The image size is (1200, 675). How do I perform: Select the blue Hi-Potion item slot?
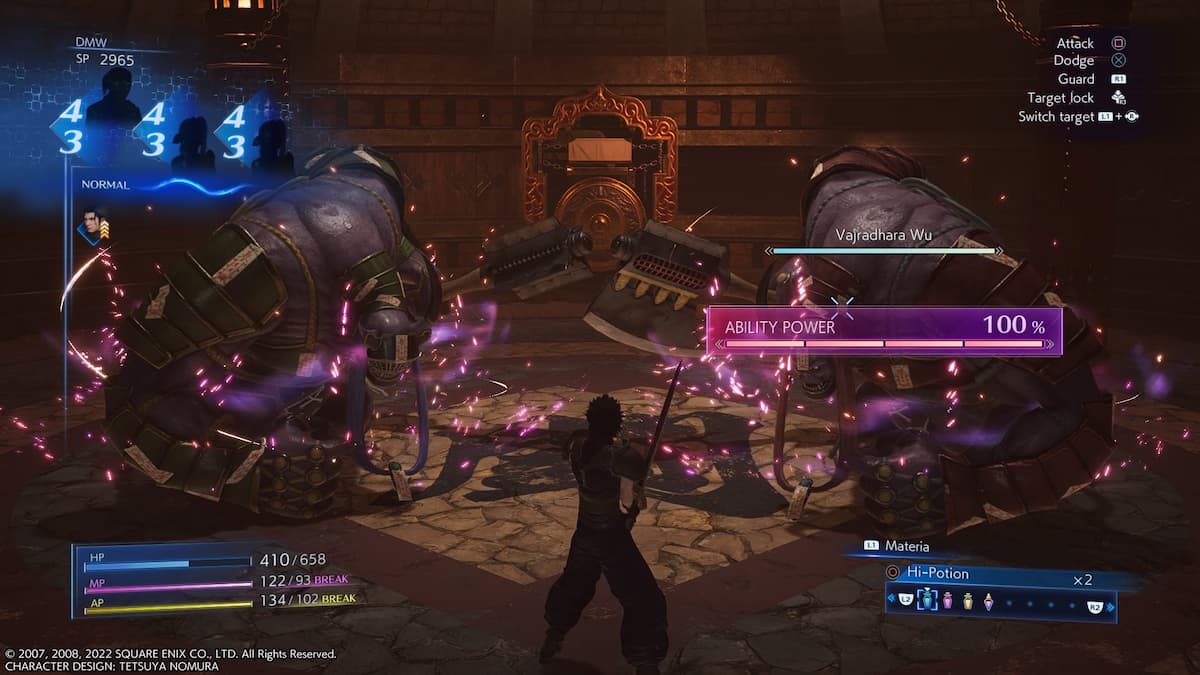(x=927, y=600)
